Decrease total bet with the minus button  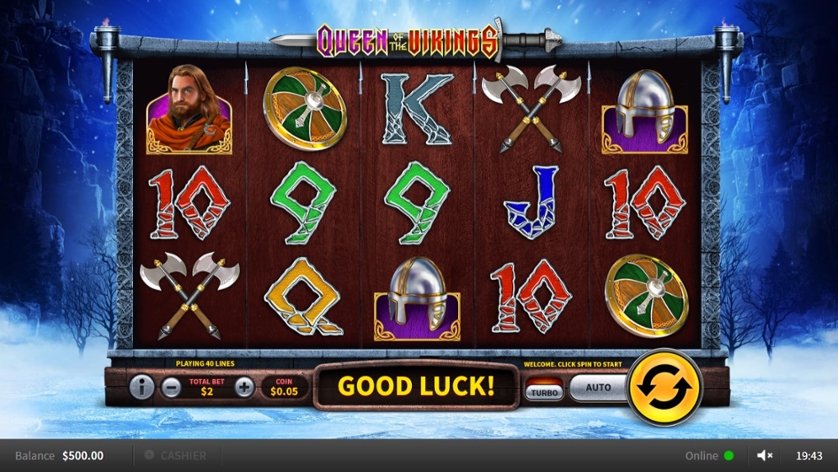click(x=171, y=387)
